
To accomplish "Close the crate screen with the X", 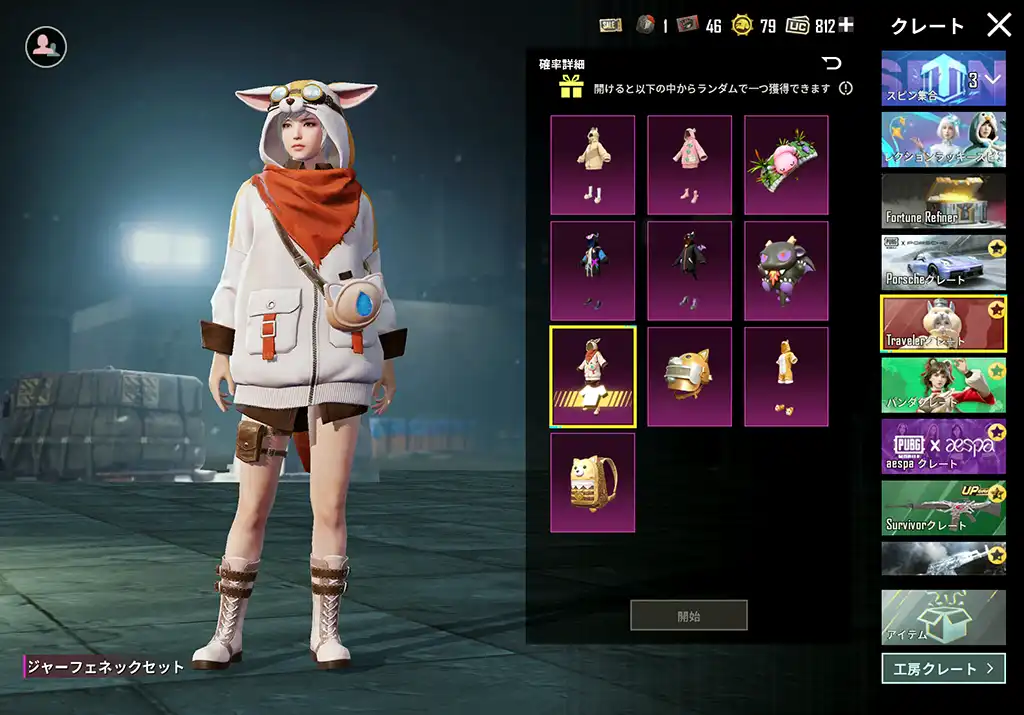I will [999, 25].
